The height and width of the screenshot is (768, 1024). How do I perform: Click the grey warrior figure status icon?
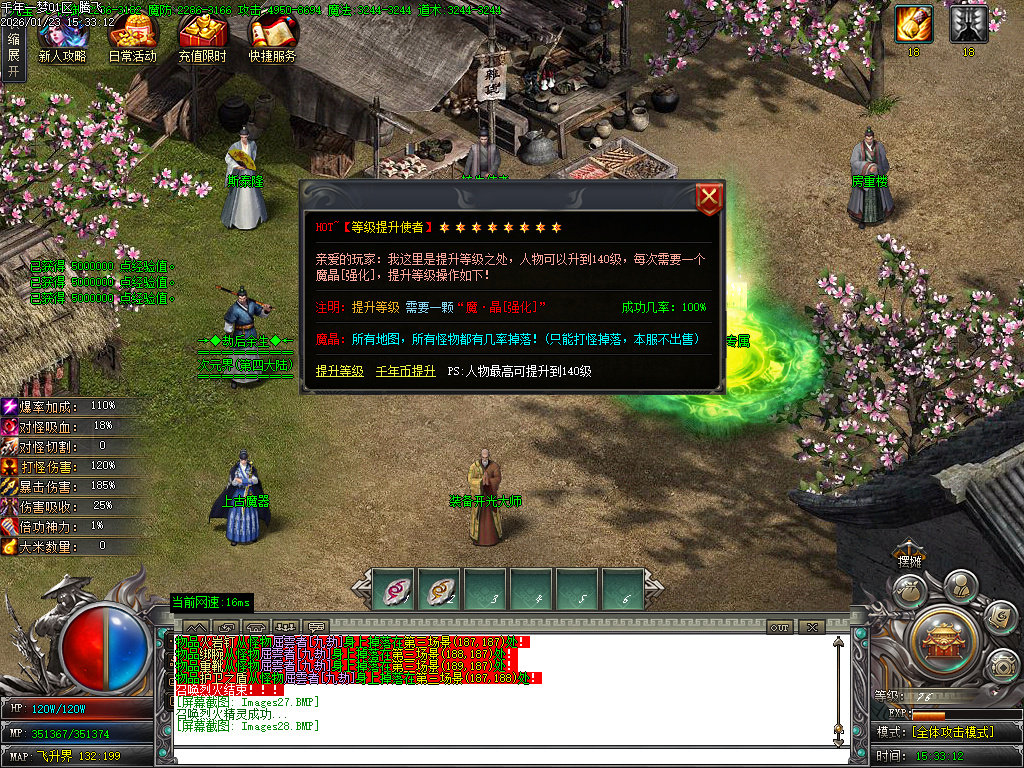tap(968, 23)
